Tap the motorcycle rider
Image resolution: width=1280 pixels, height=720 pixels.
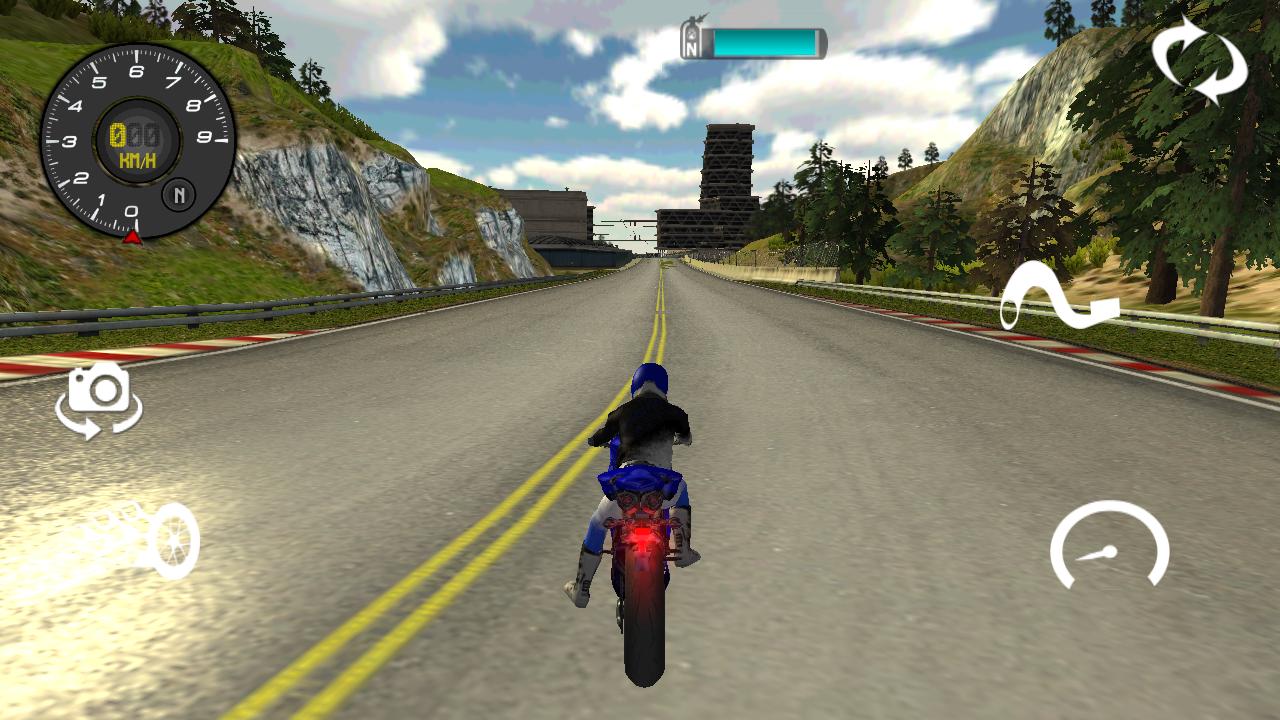[x=645, y=430]
